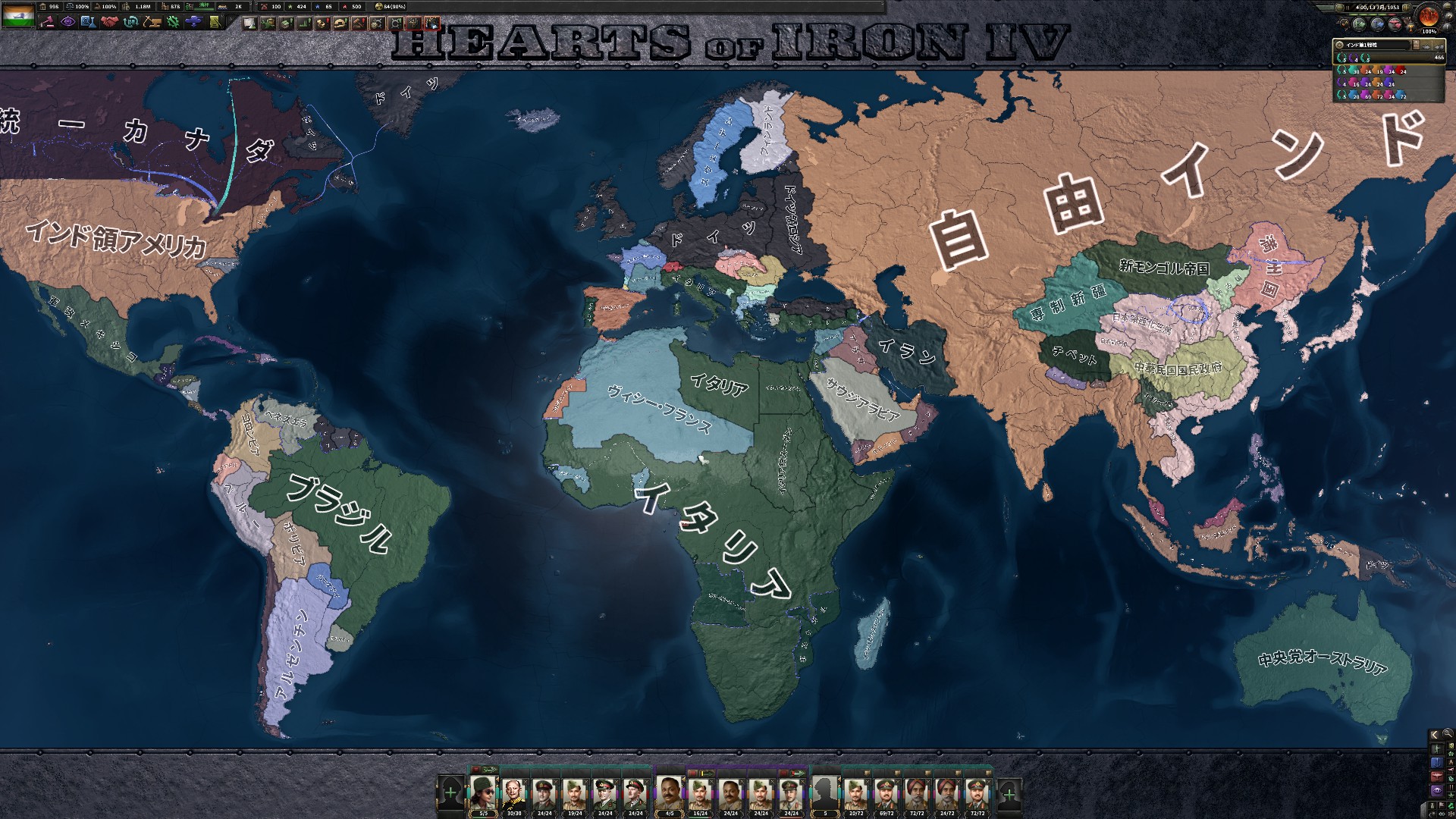The width and height of the screenshot is (1456, 819).
Task: Click the red world tension globe
Action: coord(1429,15)
